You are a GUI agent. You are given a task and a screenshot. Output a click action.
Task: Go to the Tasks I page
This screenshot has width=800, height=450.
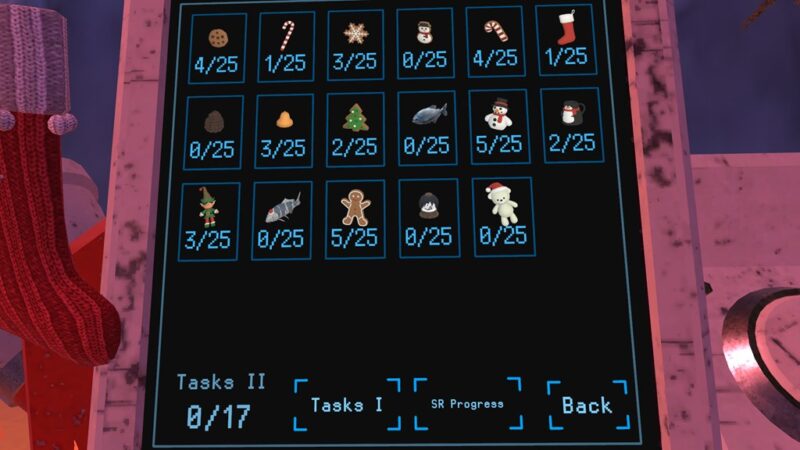tap(347, 405)
